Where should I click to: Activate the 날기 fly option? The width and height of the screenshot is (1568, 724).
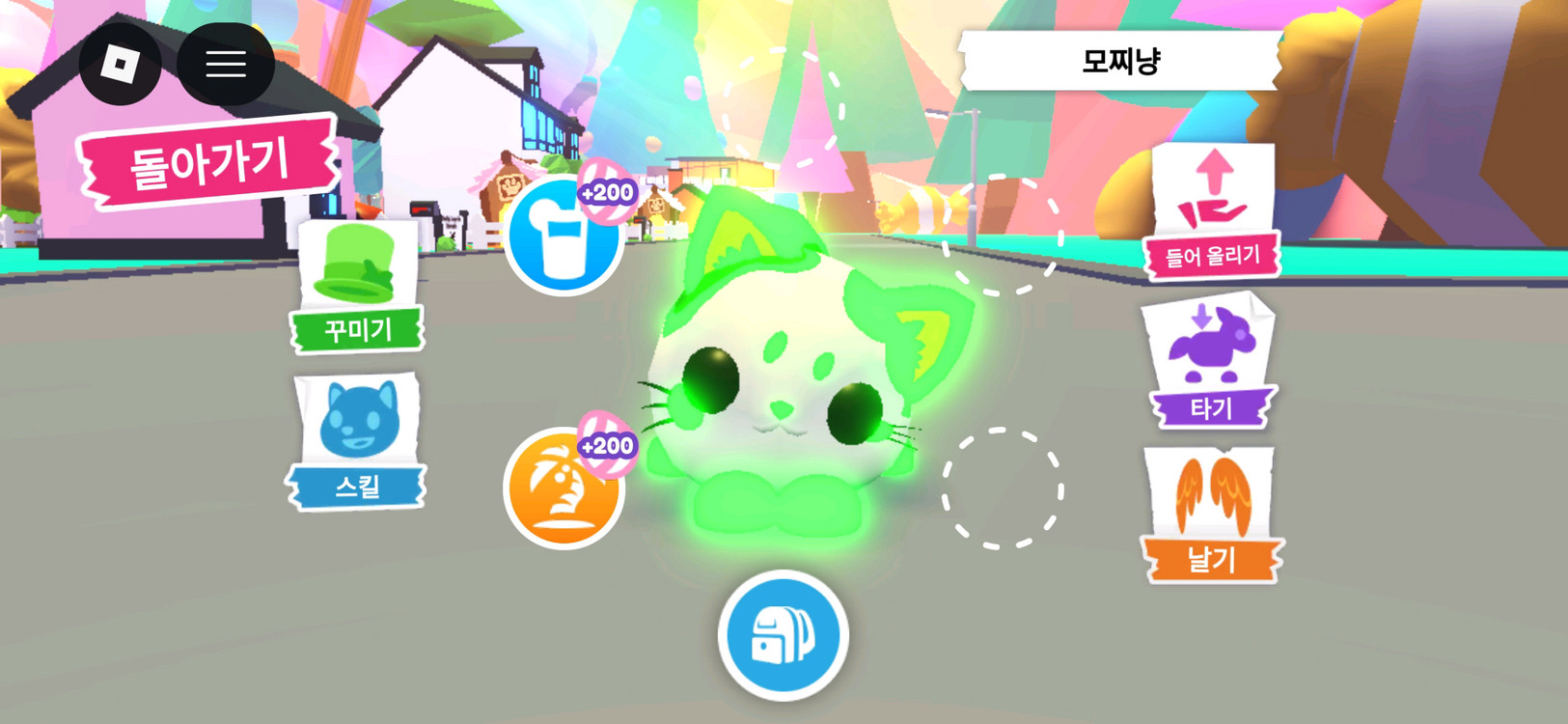coord(1211,516)
